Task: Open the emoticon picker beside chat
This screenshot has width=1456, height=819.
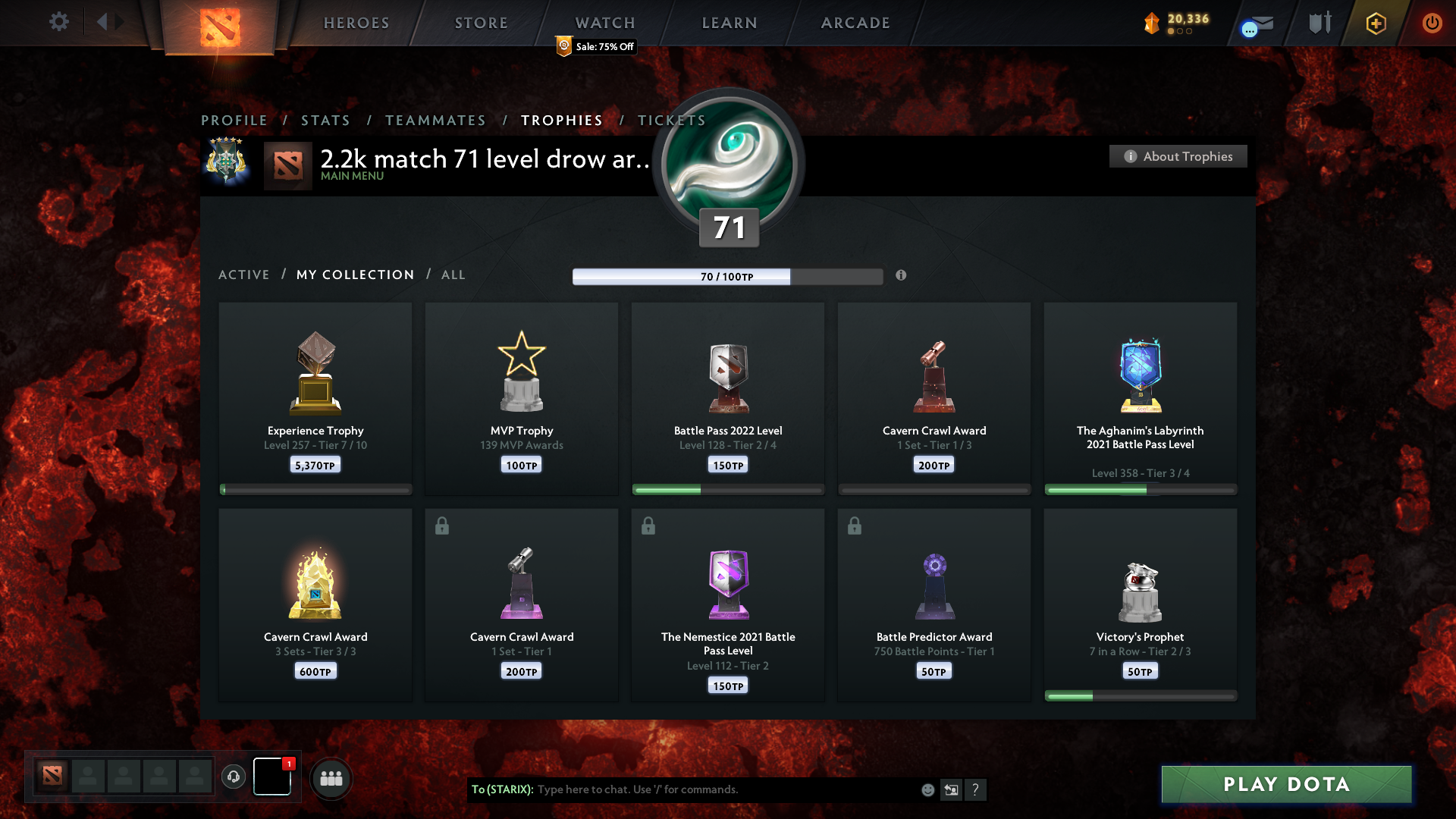Action: [927, 789]
